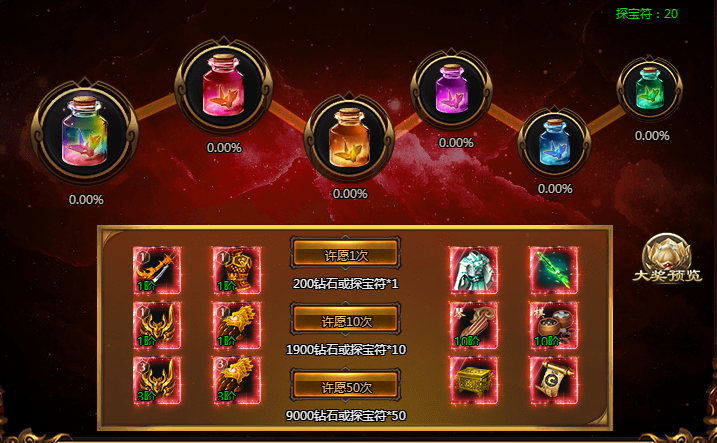
Task: Select the golden treasure chest reward
Action: tap(470, 381)
